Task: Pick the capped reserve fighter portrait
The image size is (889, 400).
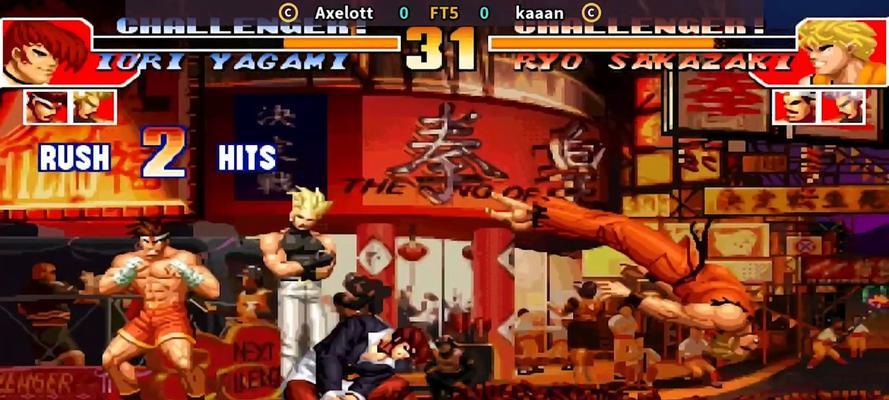Action: [x=797, y=107]
